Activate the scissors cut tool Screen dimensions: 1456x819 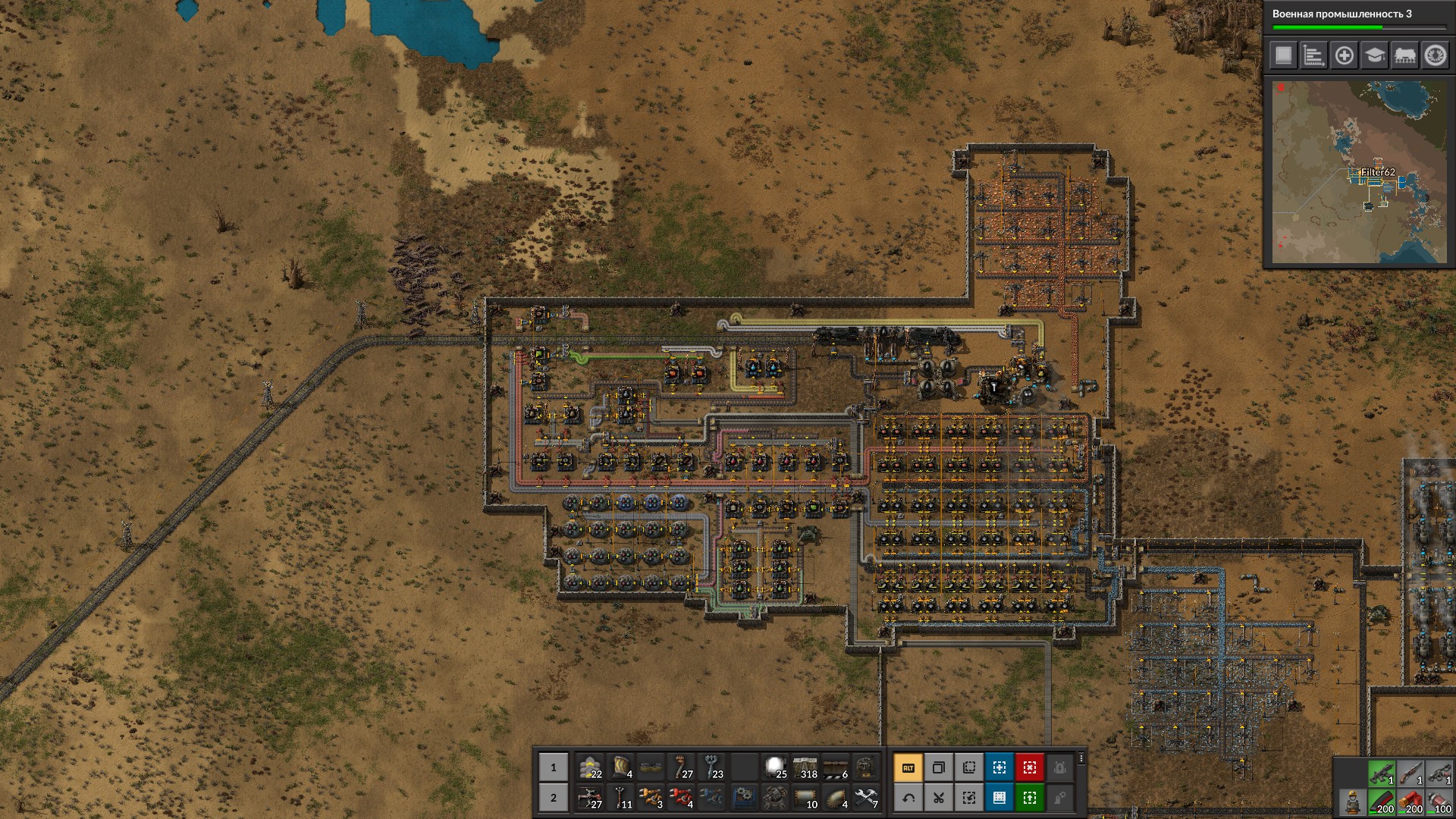pos(938,798)
